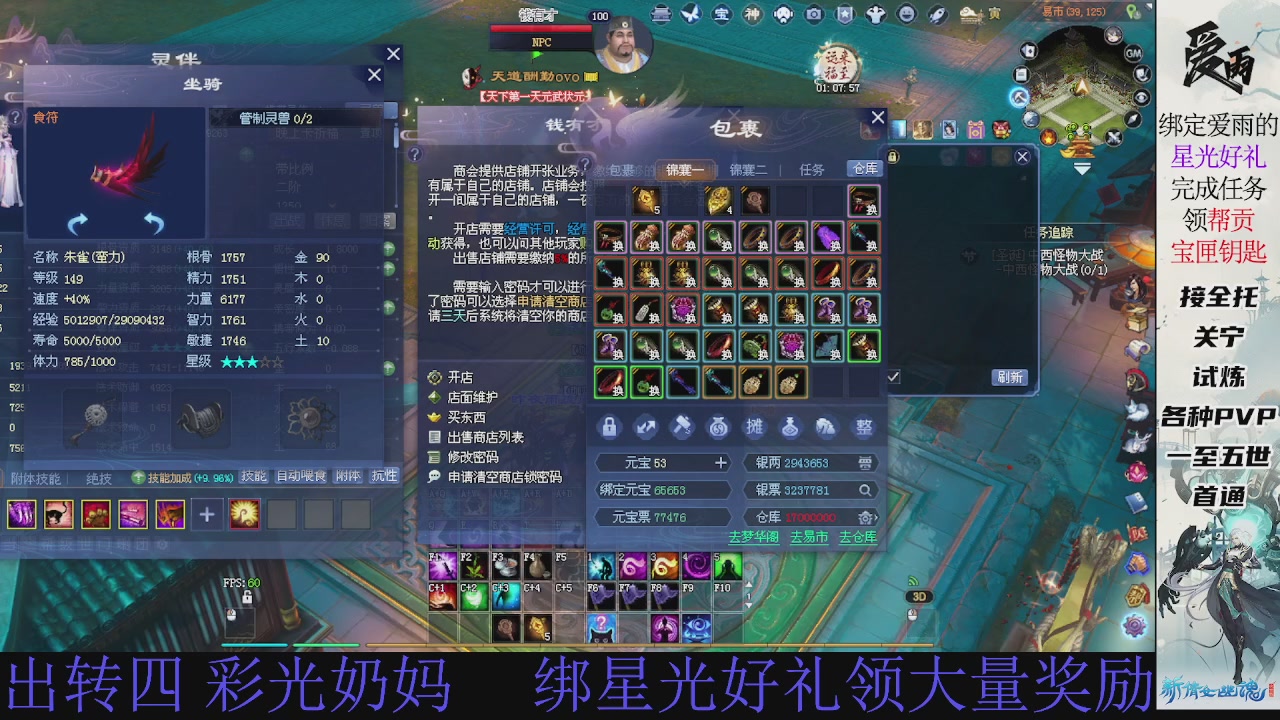Click the 69 pouch expand-bag icon
The image size is (1280, 720).
pos(718,429)
